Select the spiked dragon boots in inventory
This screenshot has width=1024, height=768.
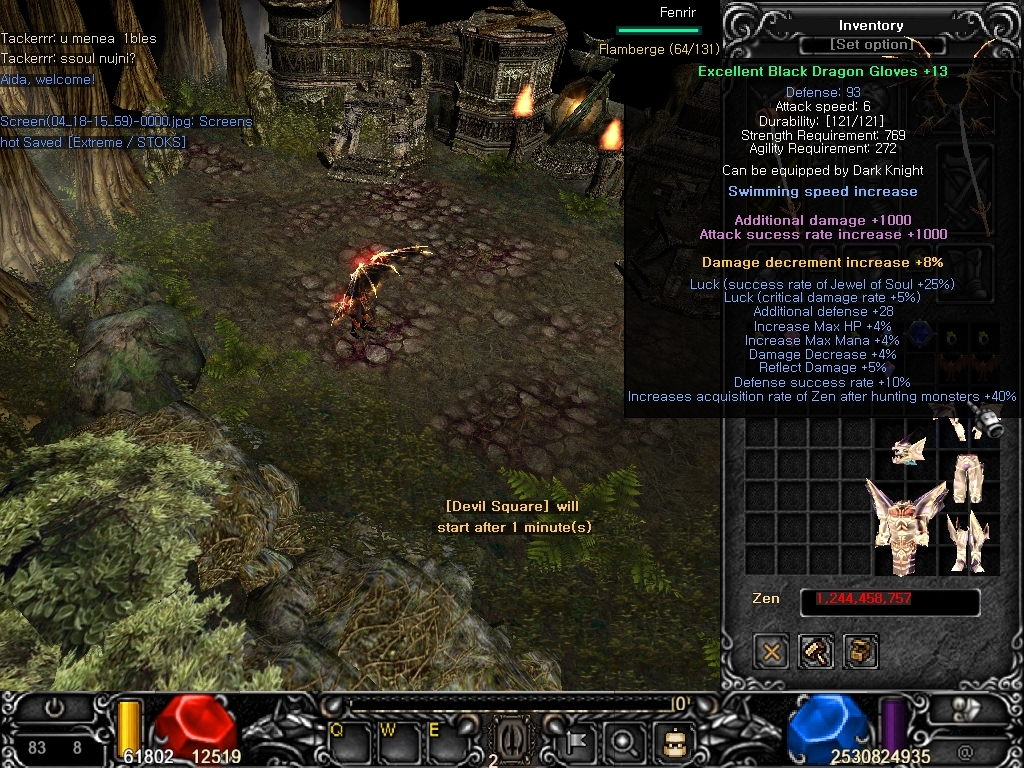[x=968, y=542]
